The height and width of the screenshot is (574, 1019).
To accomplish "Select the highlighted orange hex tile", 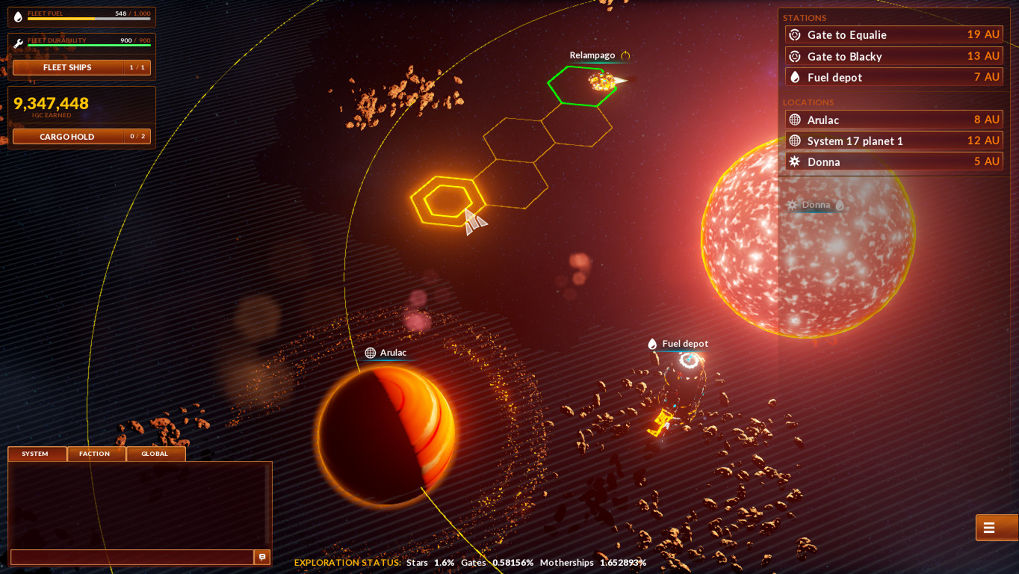I will (446, 201).
